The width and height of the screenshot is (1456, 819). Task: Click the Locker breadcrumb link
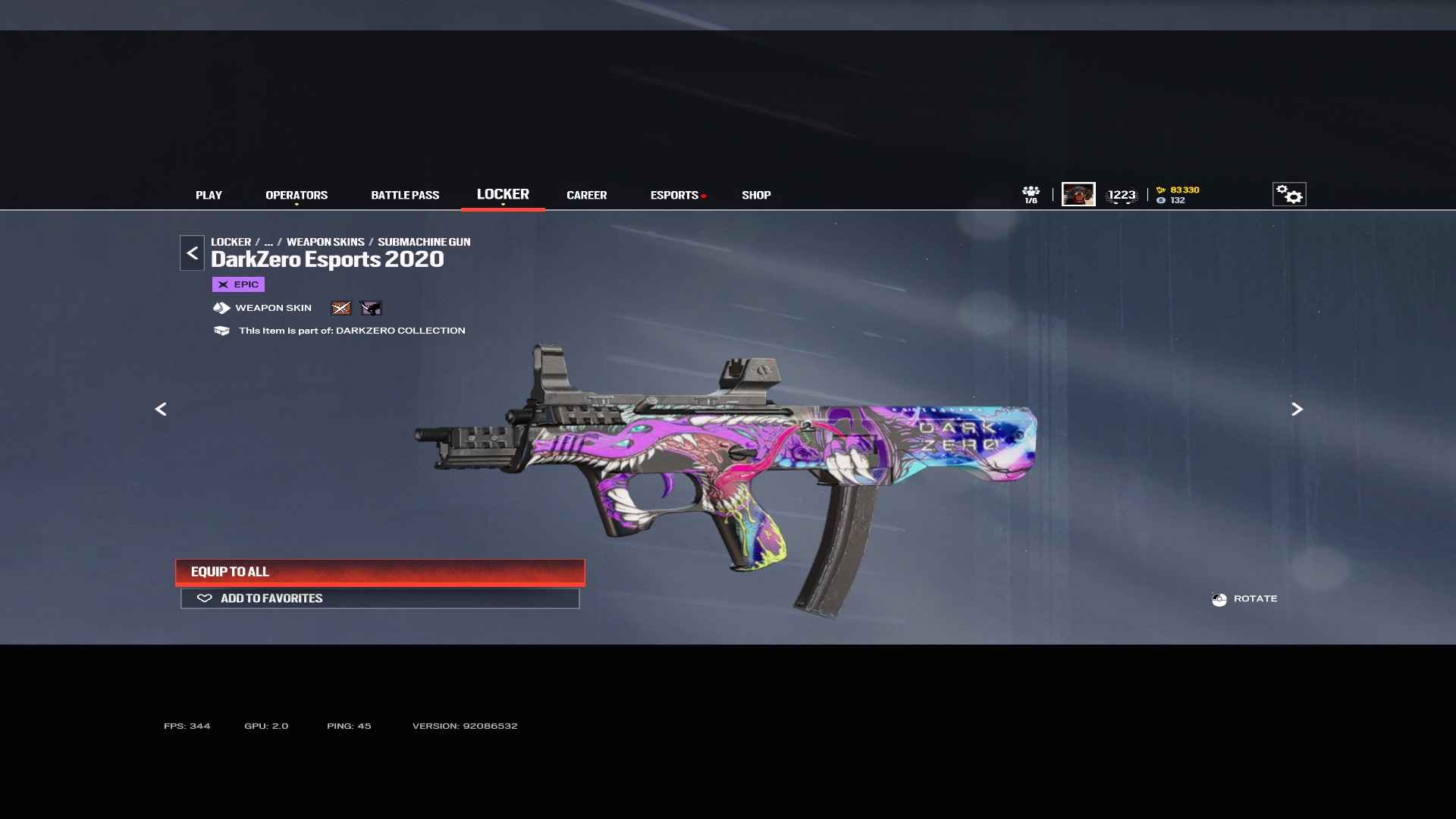tap(231, 242)
